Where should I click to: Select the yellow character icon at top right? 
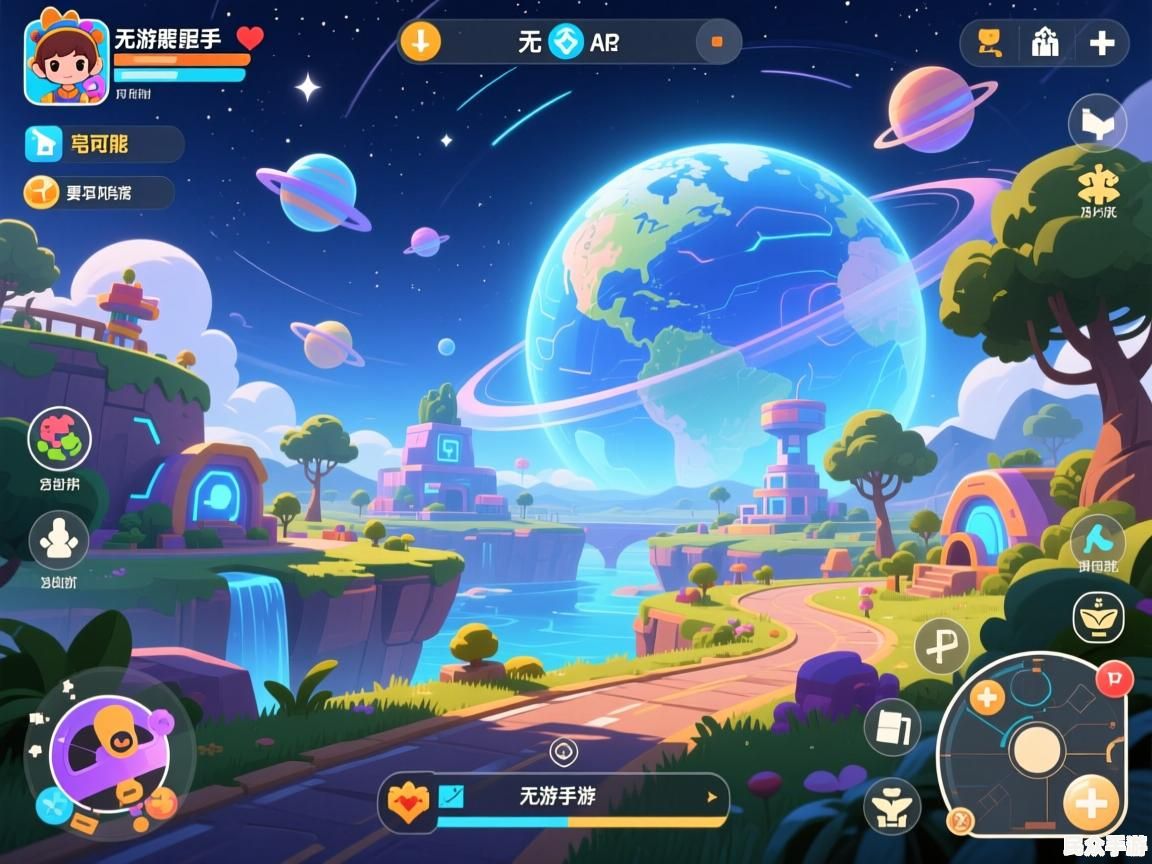[x=989, y=42]
